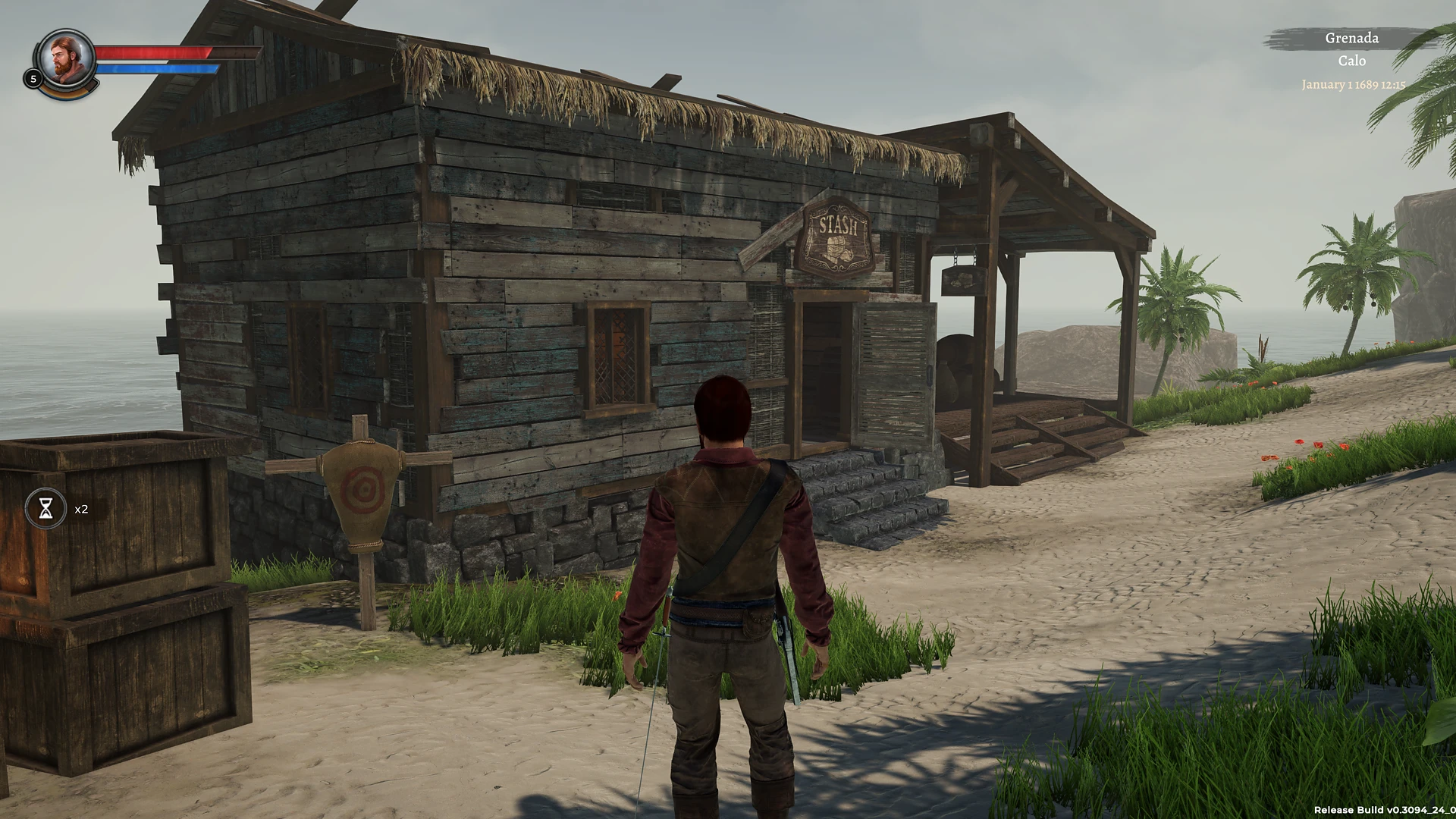Viewport: 1456px width, 819px height.
Task: Click the hourglass time speed icon
Action: point(46,508)
